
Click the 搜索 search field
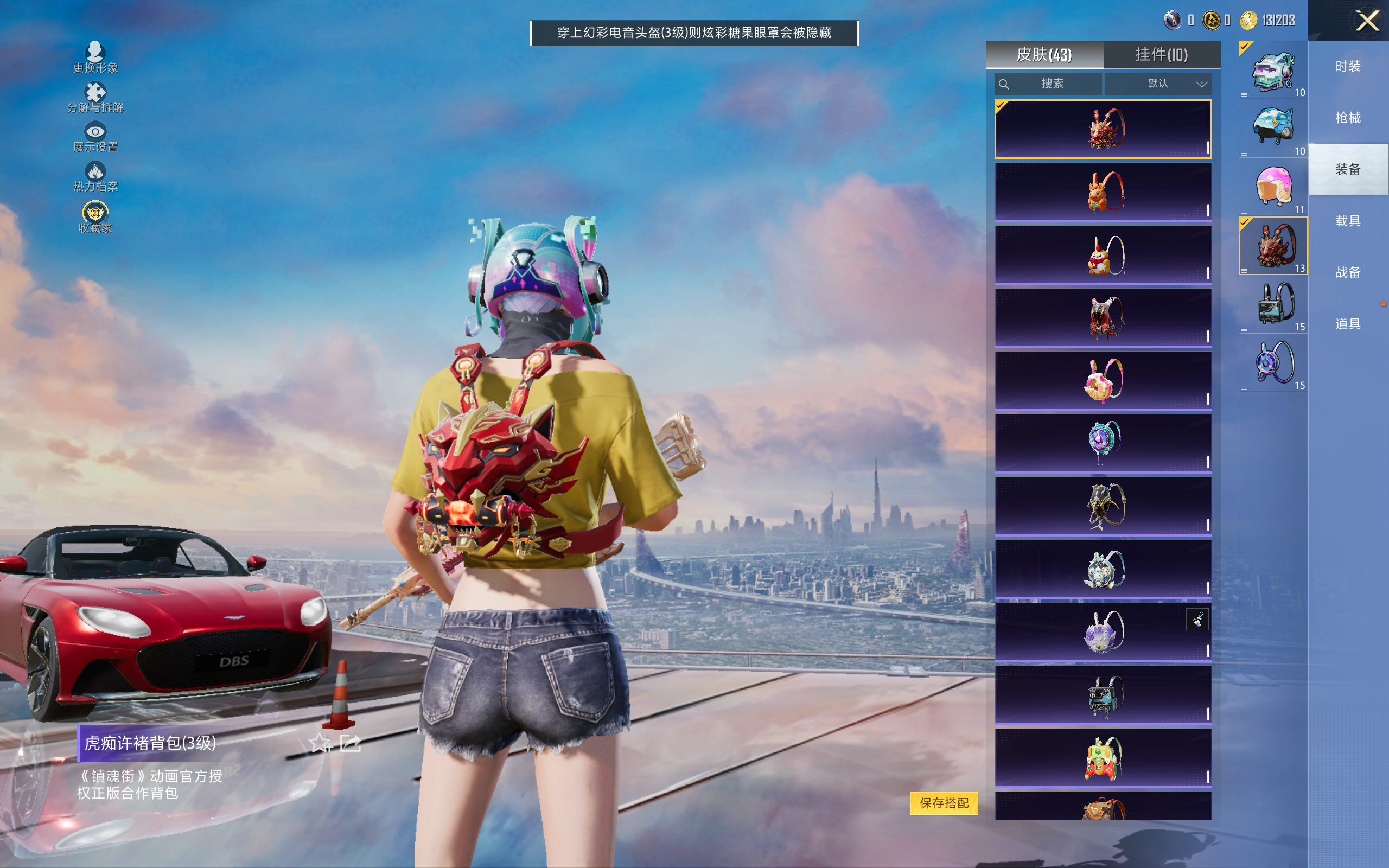point(1049,84)
